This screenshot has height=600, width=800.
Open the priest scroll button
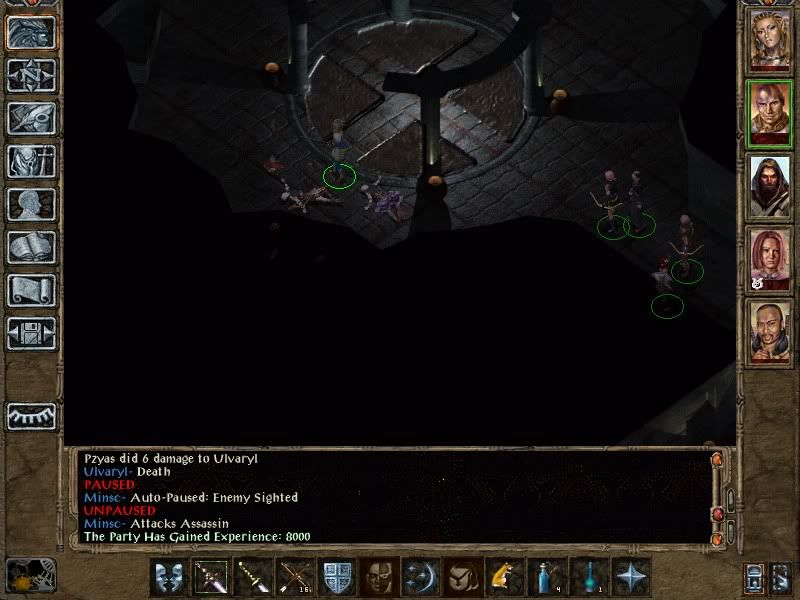tap(29, 290)
